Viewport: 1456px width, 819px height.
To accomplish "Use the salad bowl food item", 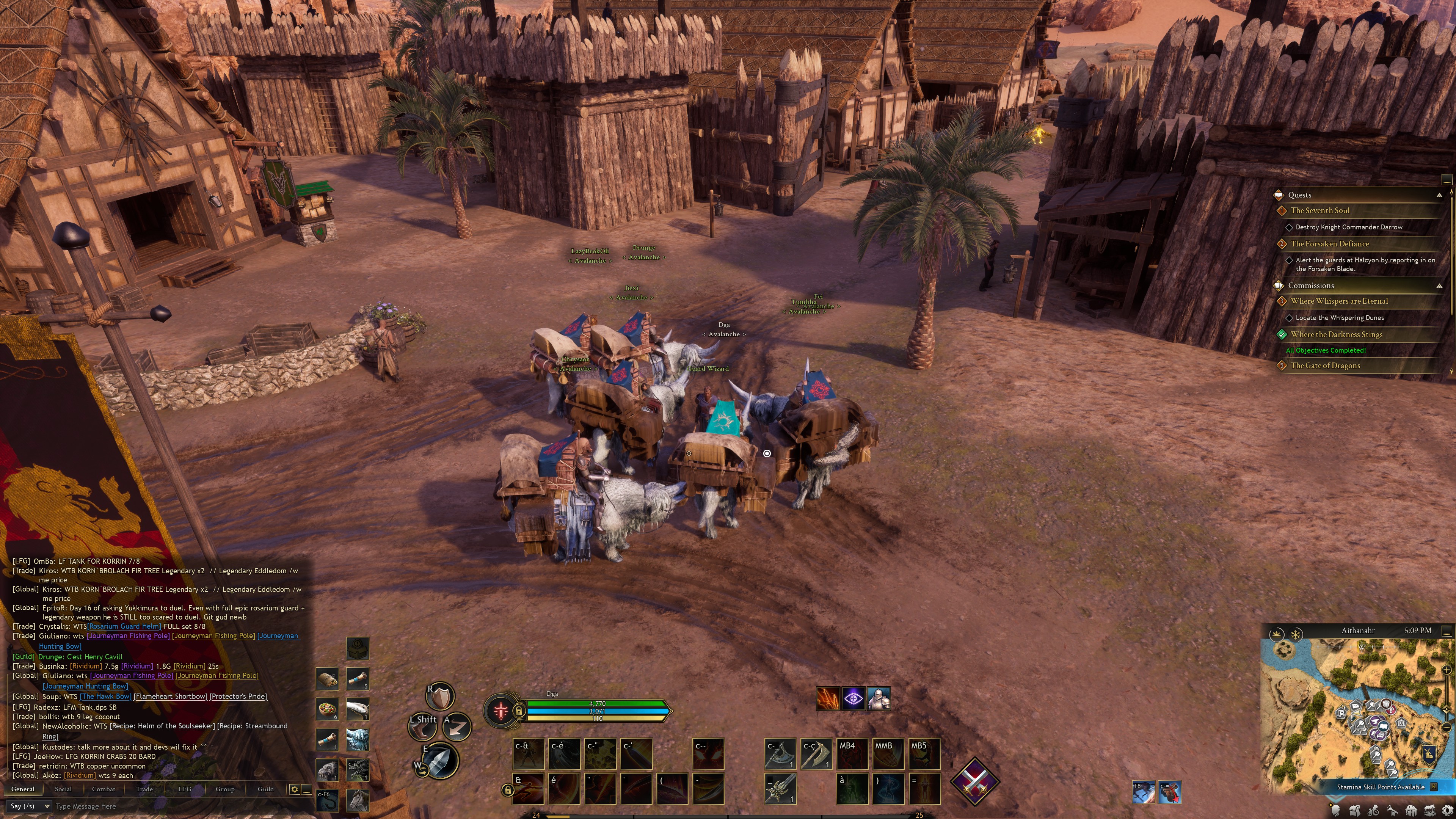I will pyautogui.click(x=327, y=709).
